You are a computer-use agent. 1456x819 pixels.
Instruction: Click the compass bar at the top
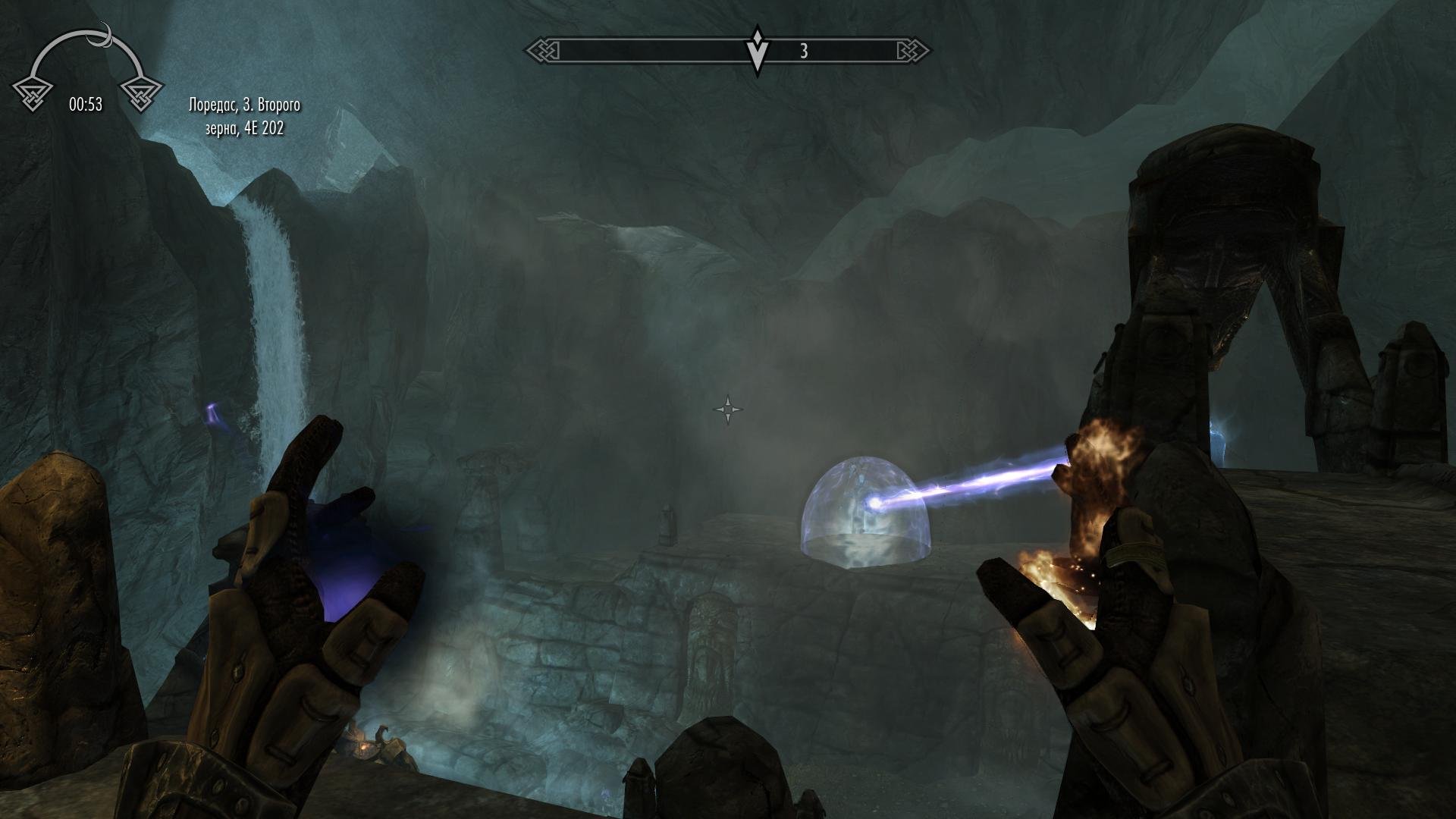click(x=728, y=51)
